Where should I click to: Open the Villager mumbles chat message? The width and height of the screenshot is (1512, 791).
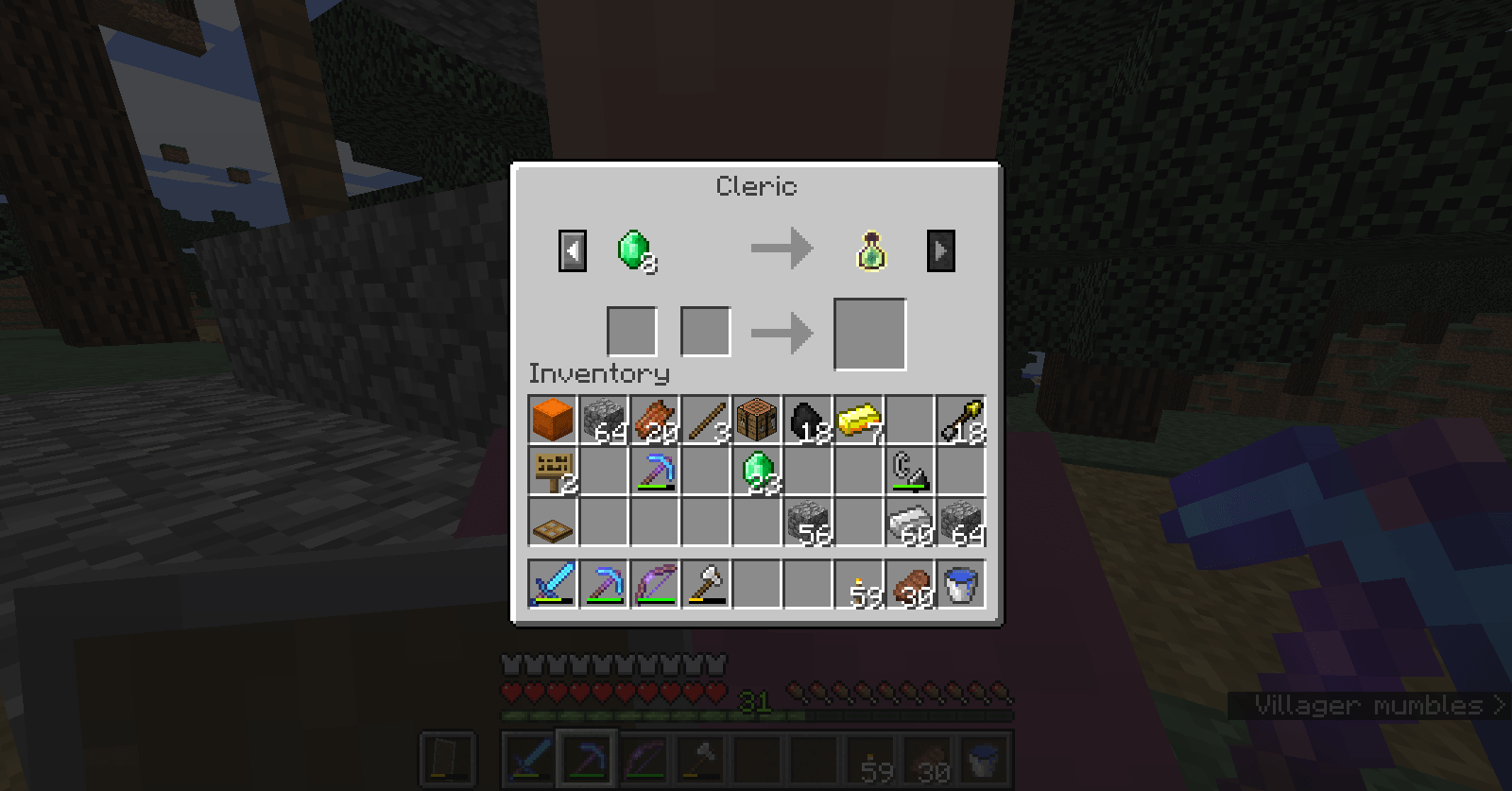point(1370,704)
